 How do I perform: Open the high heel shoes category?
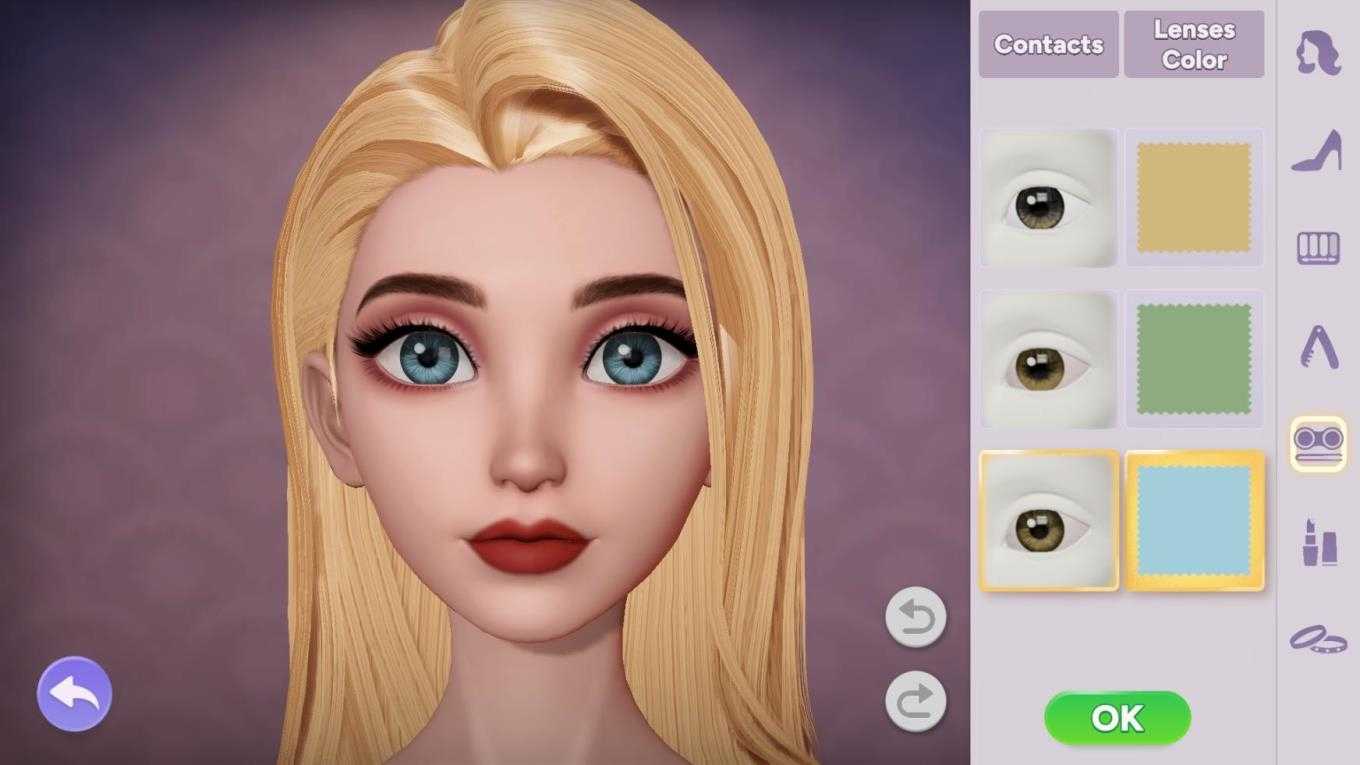click(x=1318, y=152)
